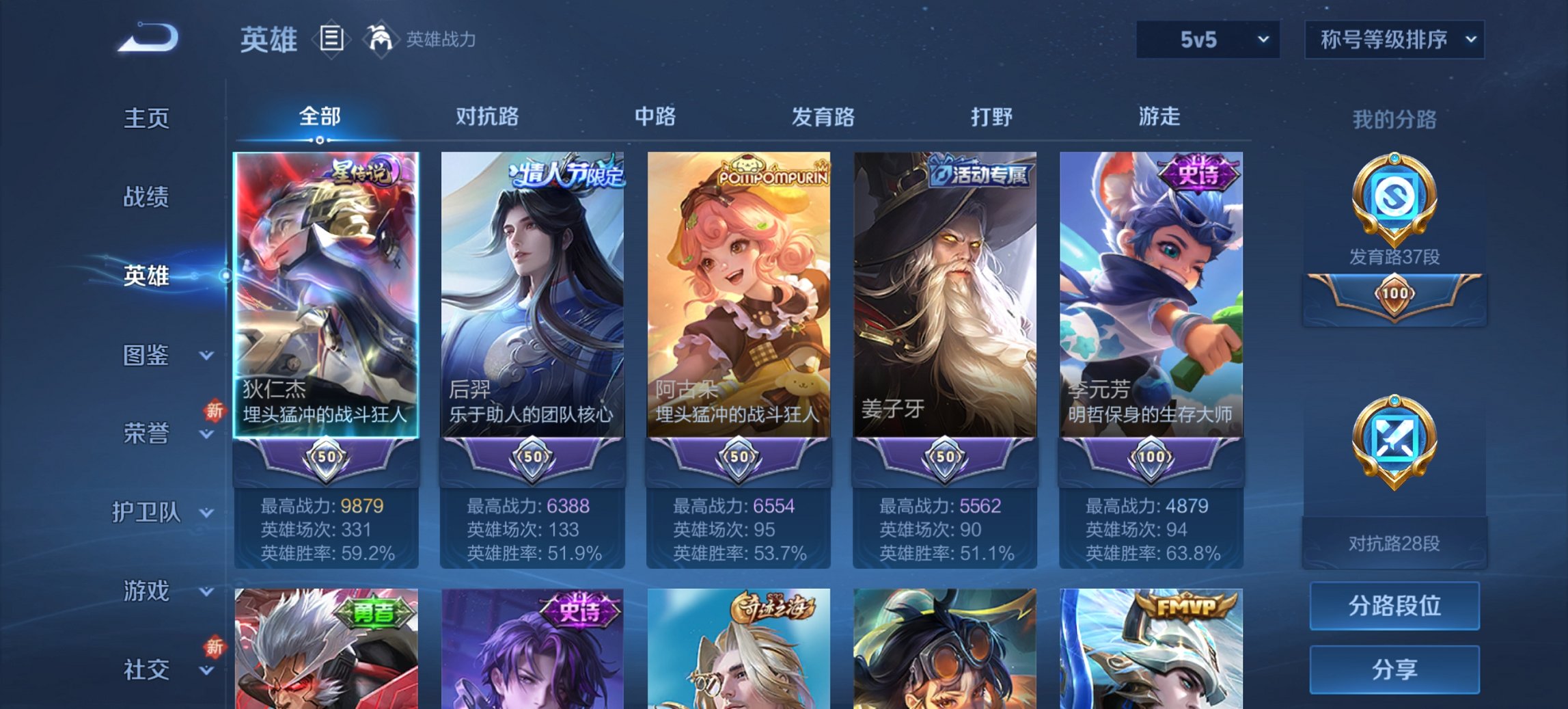The height and width of the screenshot is (709, 1568).
Task: Click the 分路段位 button
Action: [1394, 606]
